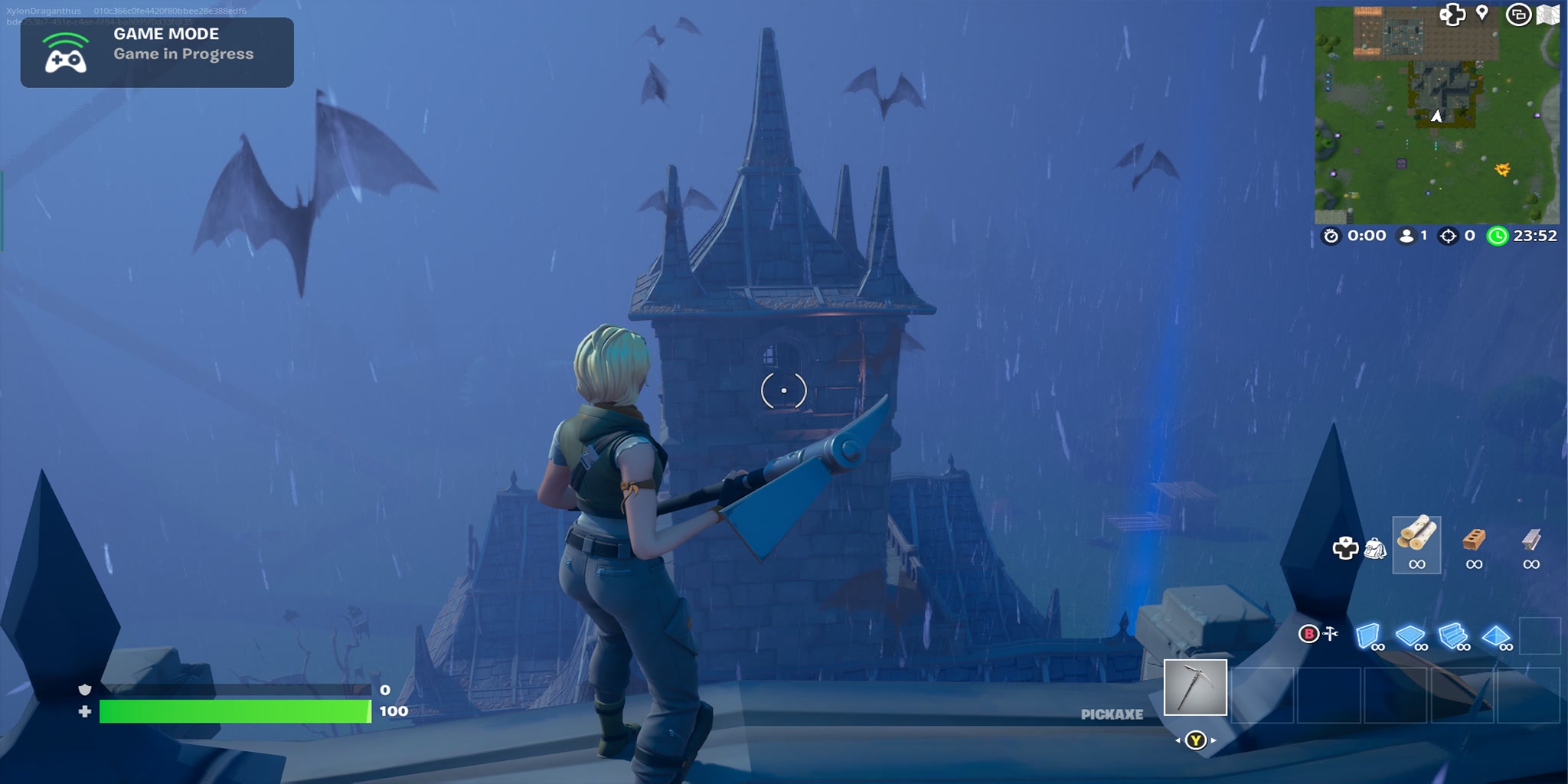Cycle weapons left using the left arrow
Screen dimensions: 1568x784
[x=1178, y=740]
